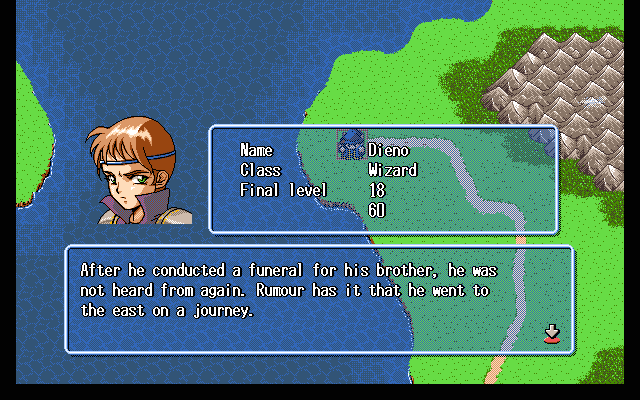
Task: Click the red continue arrow in dialogue box
Action: click(x=551, y=333)
